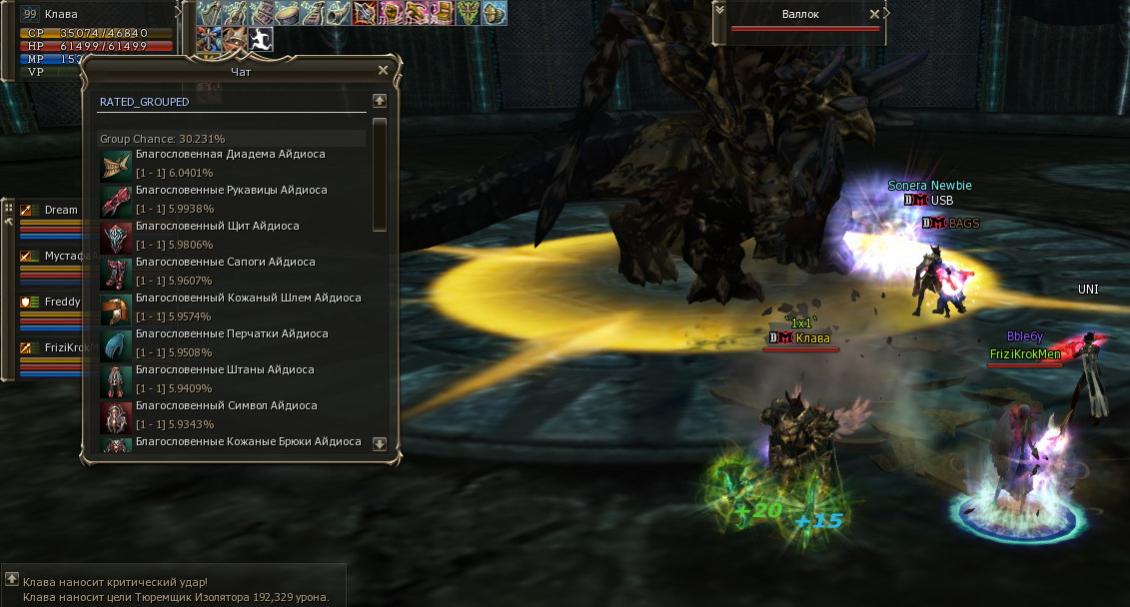The image size is (1130, 607).
Task: Select party member Freddy
Action: tap(62, 301)
